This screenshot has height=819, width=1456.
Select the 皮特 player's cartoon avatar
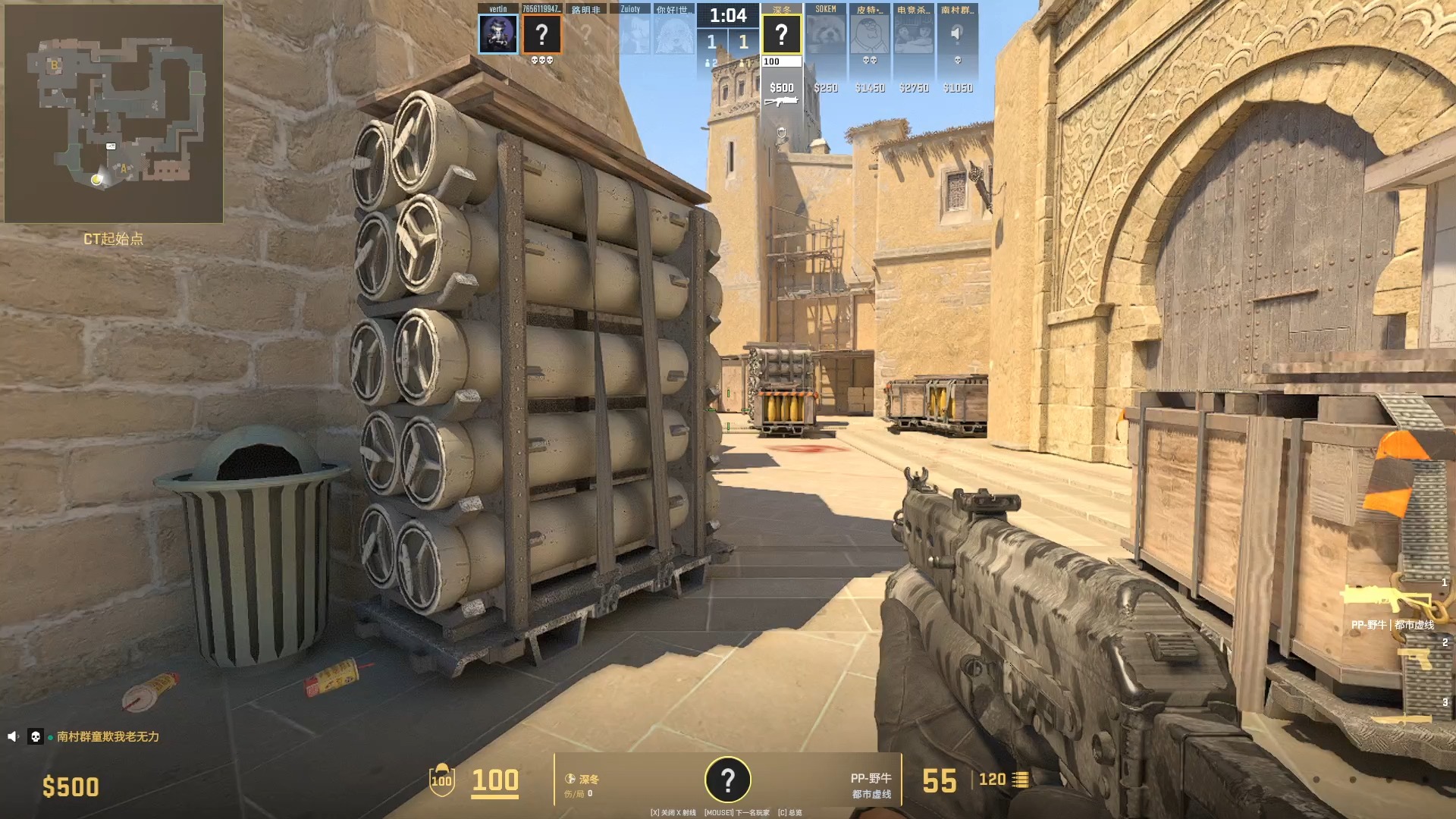click(869, 34)
